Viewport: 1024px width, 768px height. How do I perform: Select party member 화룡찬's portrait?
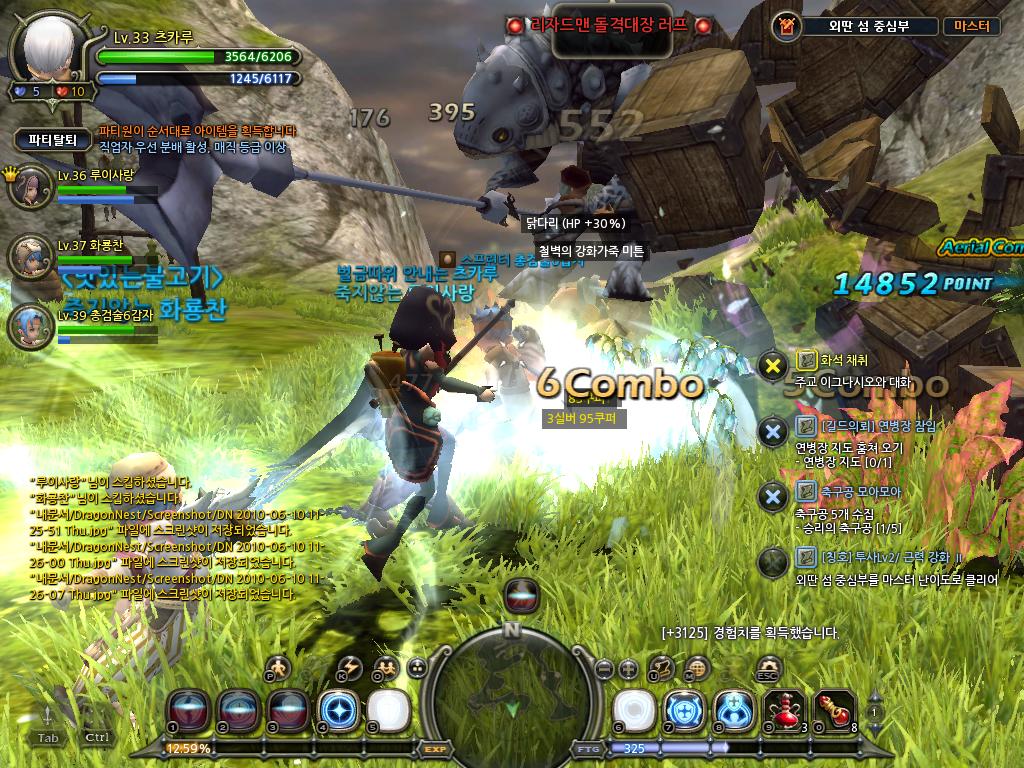(x=32, y=258)
